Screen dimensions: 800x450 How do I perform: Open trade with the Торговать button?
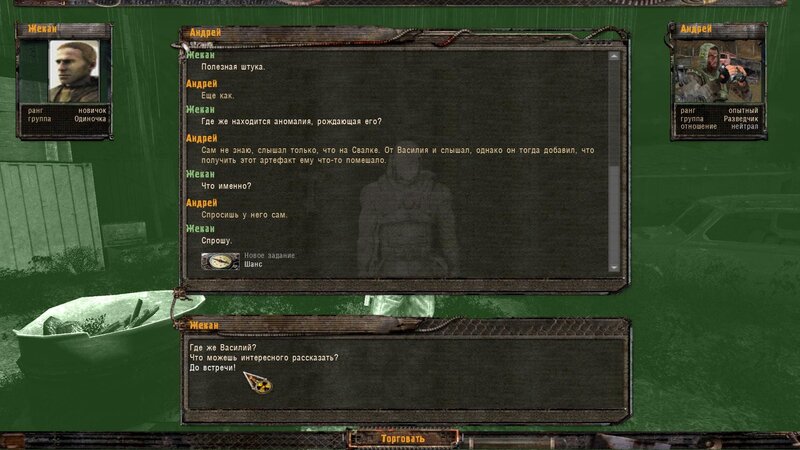(x=403, y=438)
